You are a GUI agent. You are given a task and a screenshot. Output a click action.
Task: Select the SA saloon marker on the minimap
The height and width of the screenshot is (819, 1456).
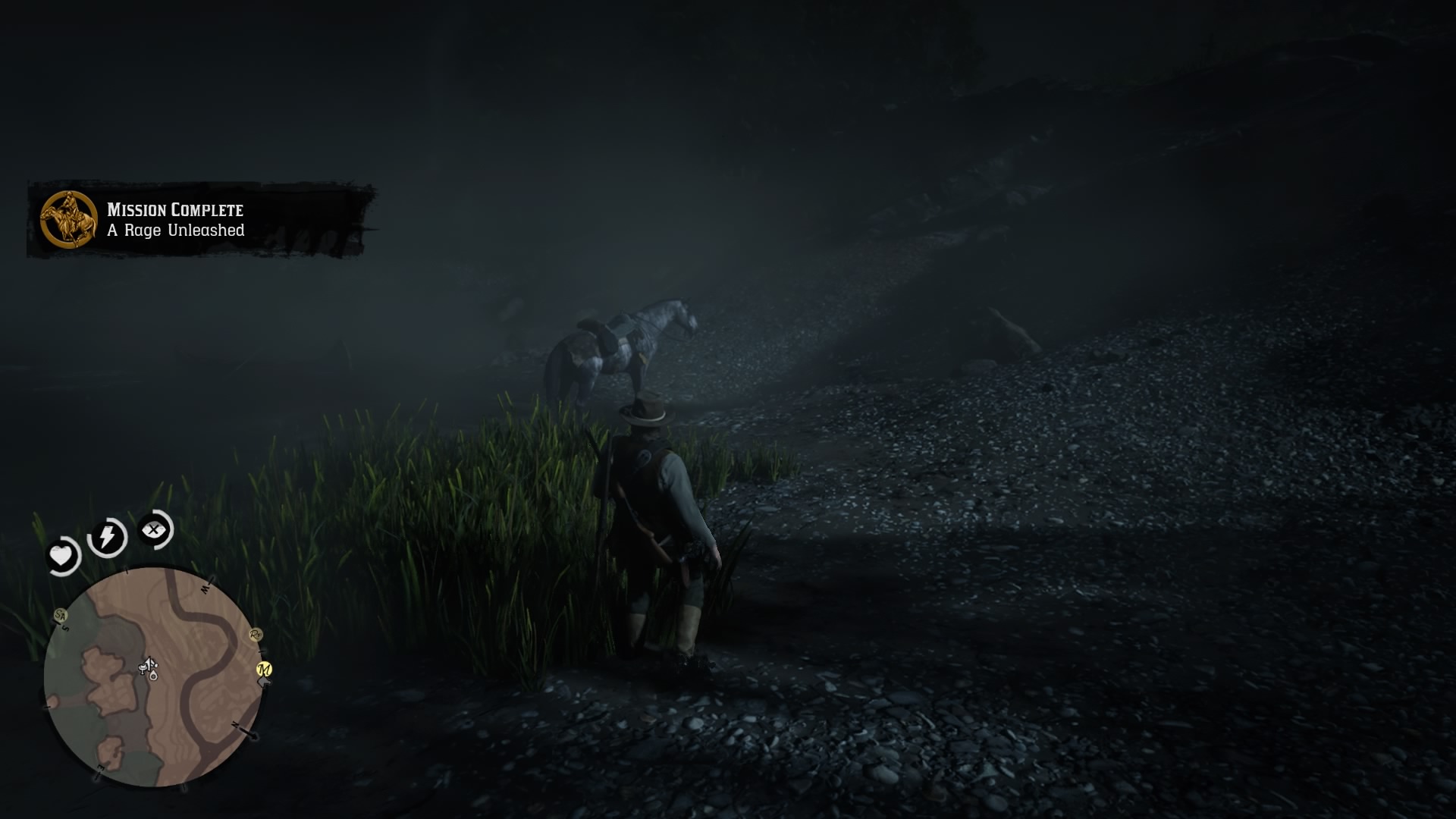pos(61,616)
